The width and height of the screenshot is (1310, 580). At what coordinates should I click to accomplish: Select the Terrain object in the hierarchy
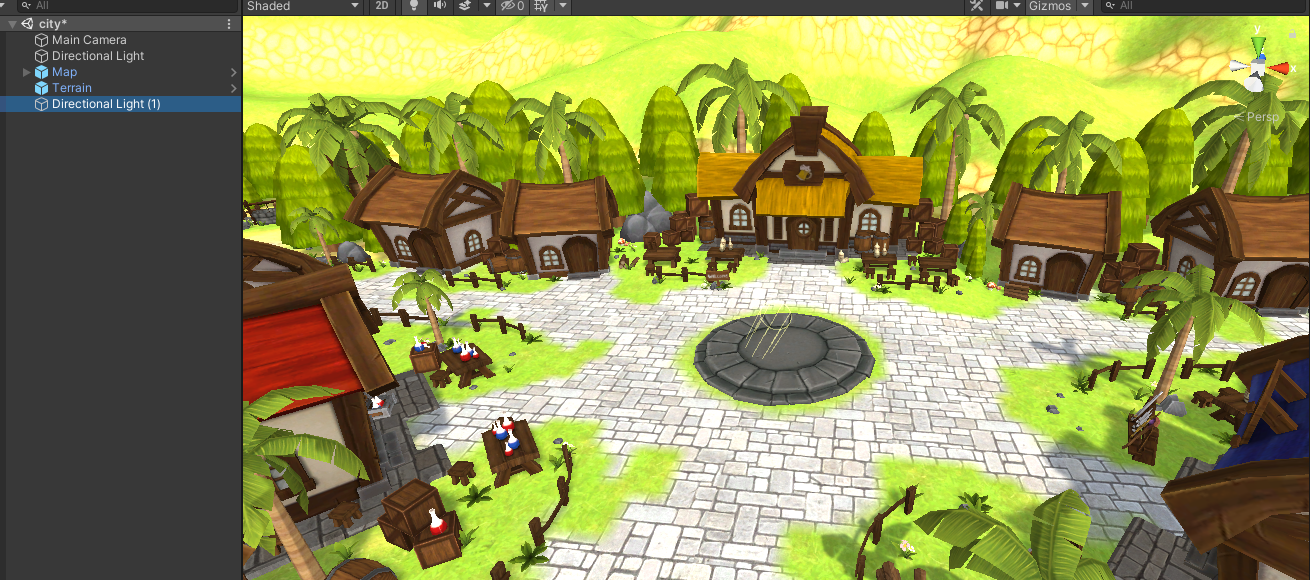pos(72,88)
